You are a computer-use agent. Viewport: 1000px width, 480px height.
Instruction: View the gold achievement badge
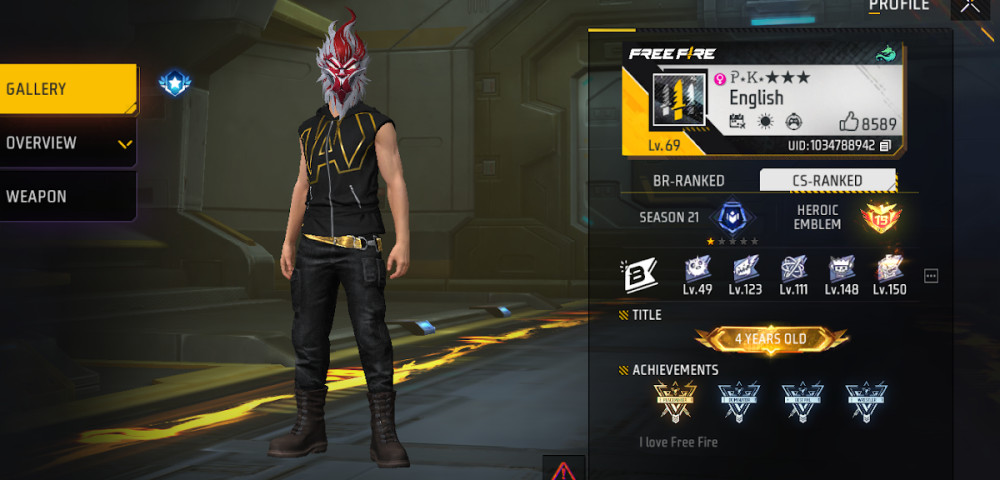(674, 402)
